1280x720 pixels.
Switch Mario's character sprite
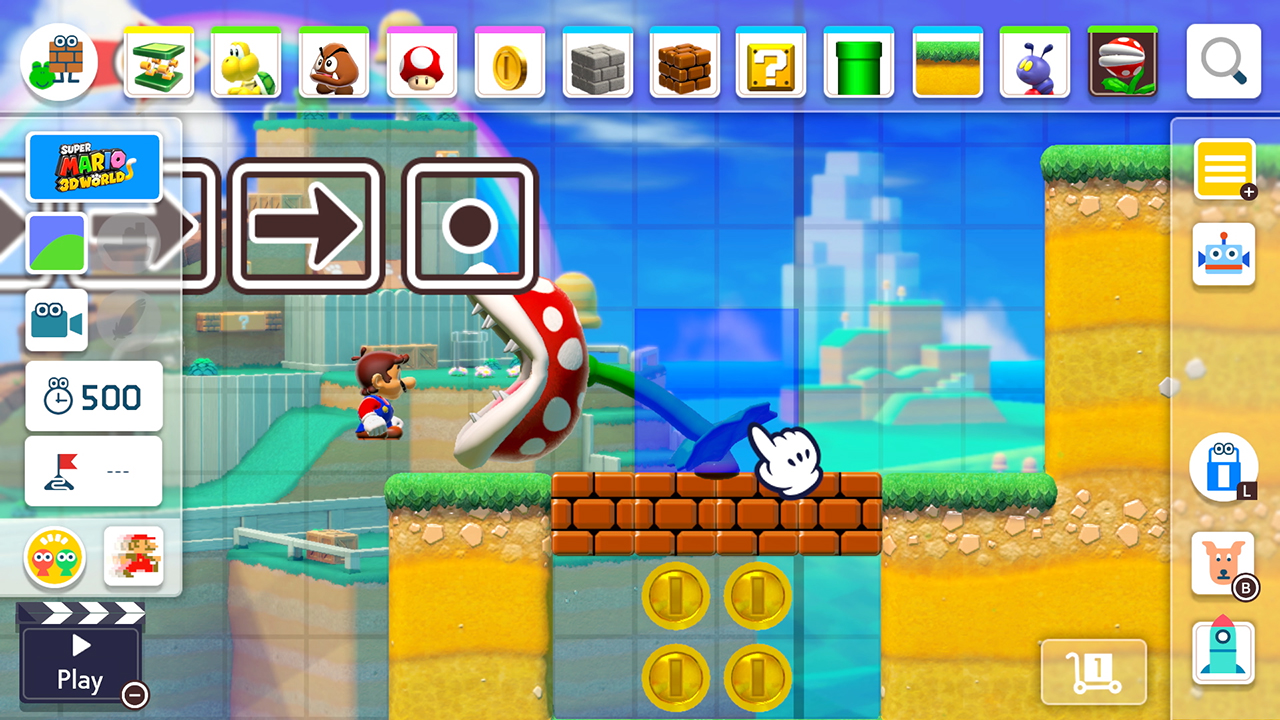coord(132,558)
